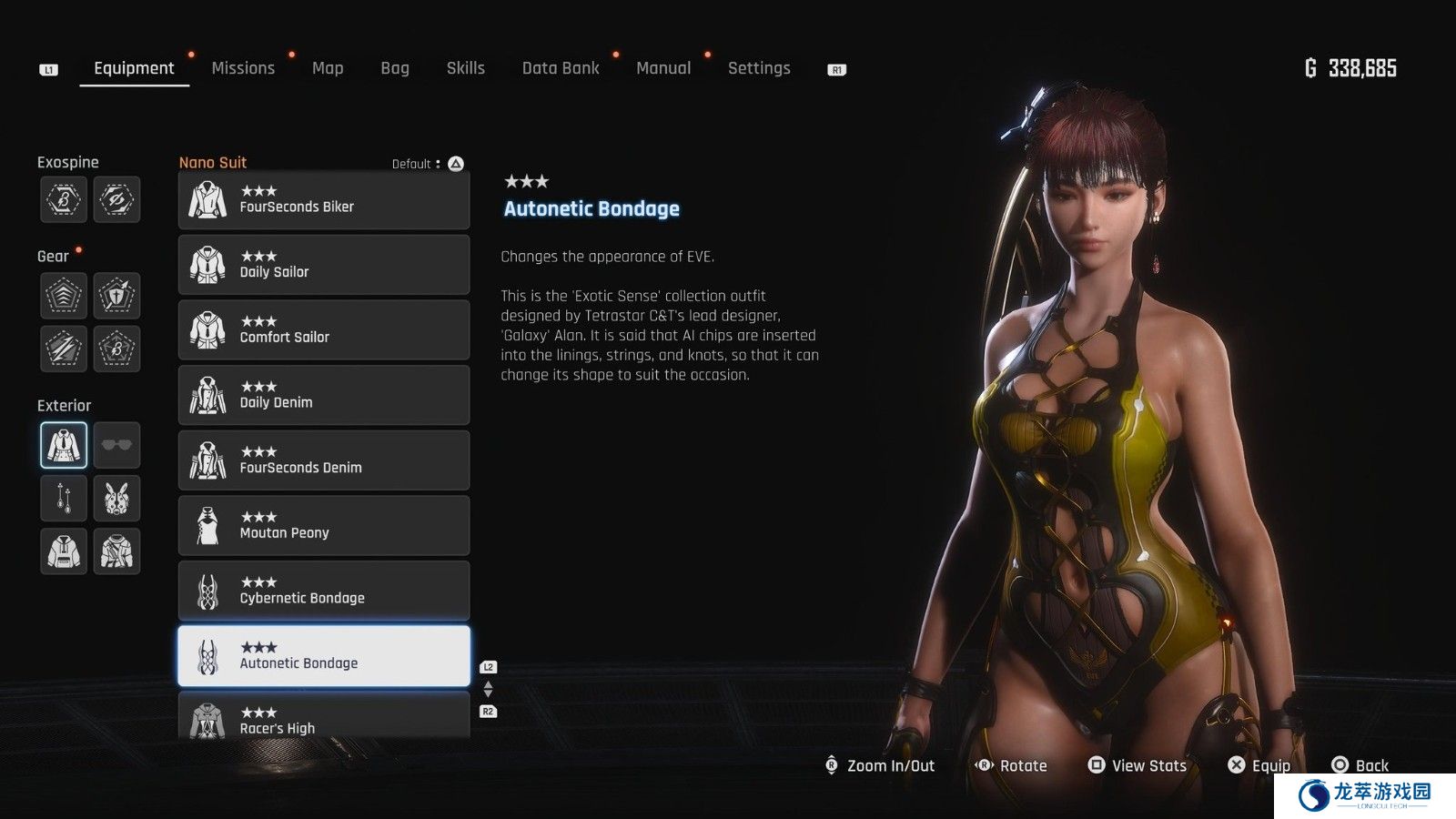Switch to the Missions tab

point(243,68)
